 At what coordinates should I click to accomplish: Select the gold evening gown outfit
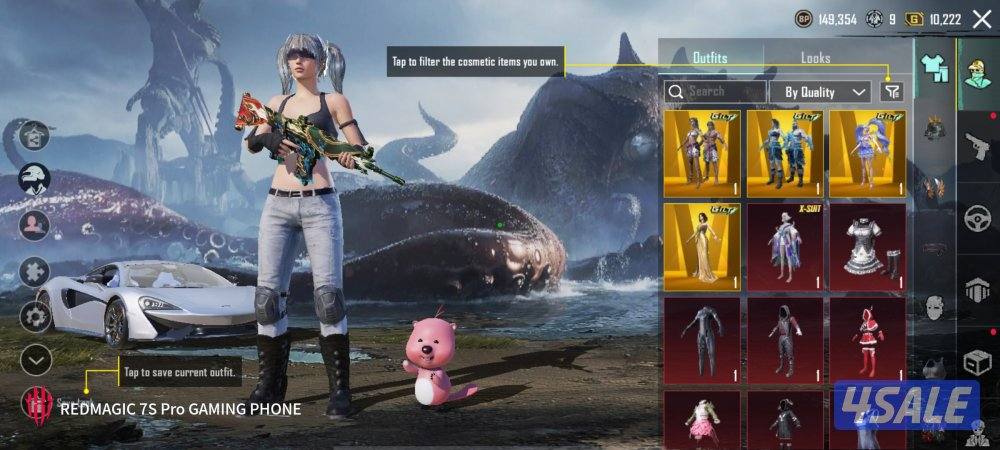(701, 247)
